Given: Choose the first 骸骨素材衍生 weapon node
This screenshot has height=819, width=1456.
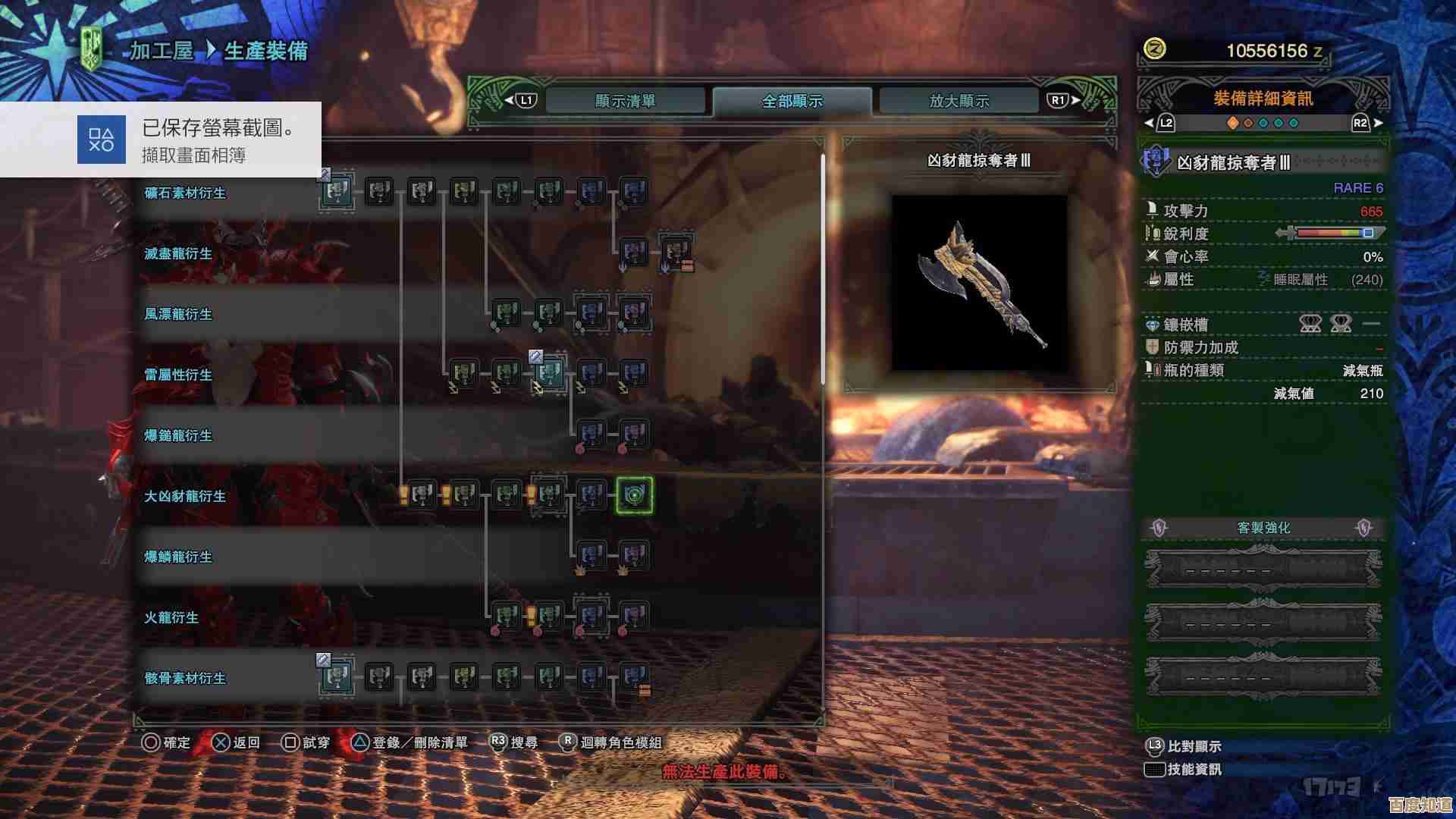Looking at the screenshot, I should click(x=337, y=677).
